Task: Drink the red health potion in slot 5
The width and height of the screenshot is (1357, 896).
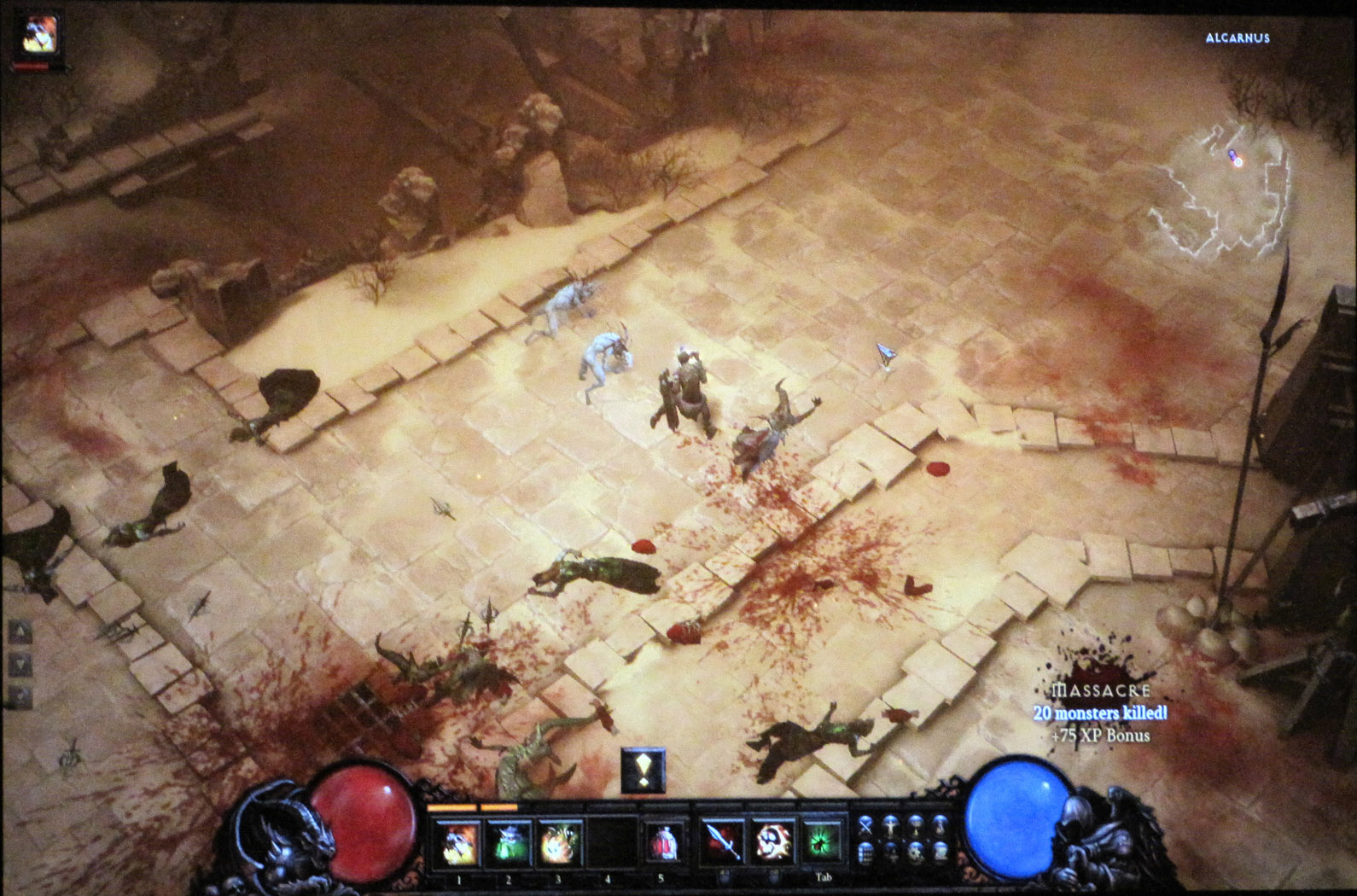Action: tap(661, 842)
